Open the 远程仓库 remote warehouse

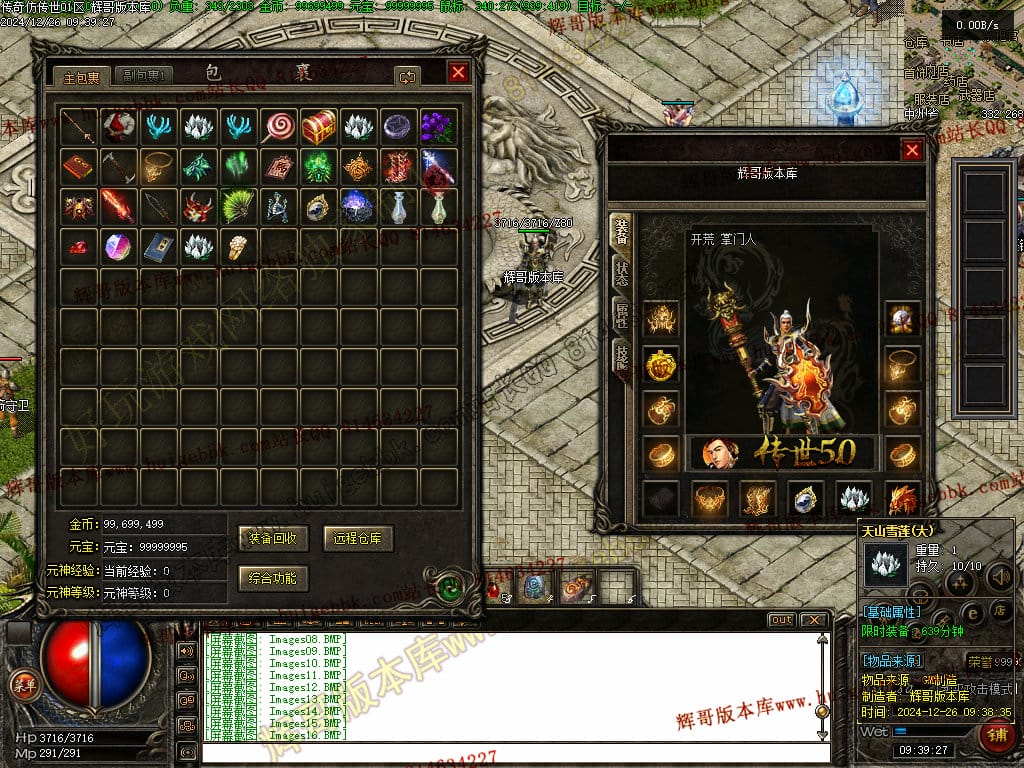pos(359,538)
